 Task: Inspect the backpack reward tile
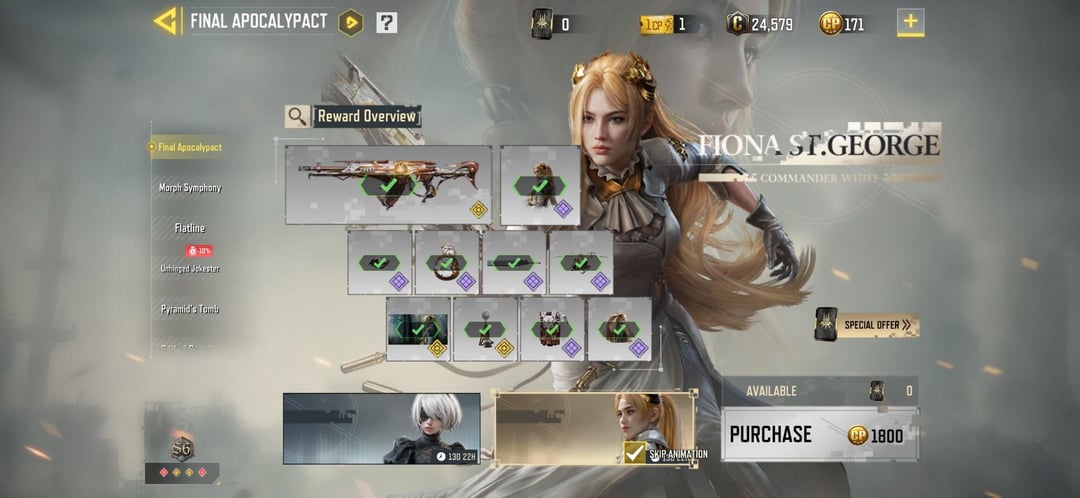pos(552,328)
